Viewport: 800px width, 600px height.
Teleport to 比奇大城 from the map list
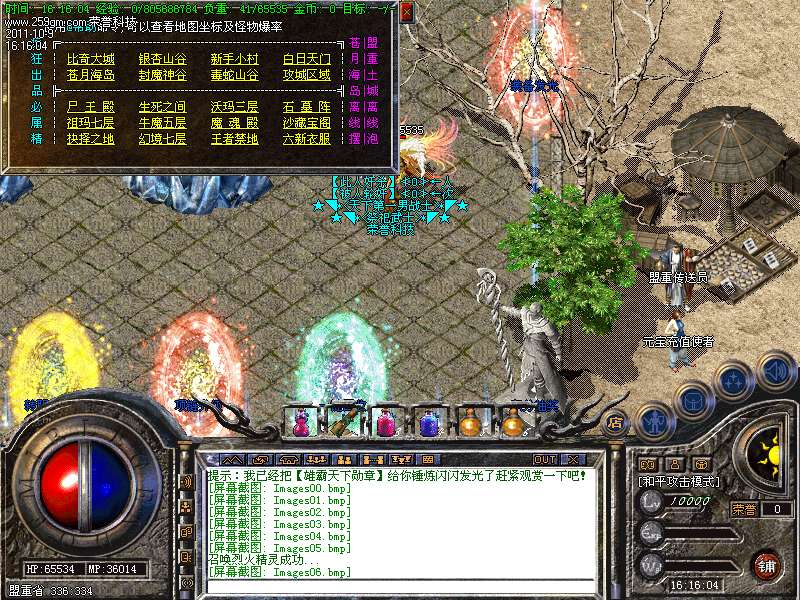(90, 59)
